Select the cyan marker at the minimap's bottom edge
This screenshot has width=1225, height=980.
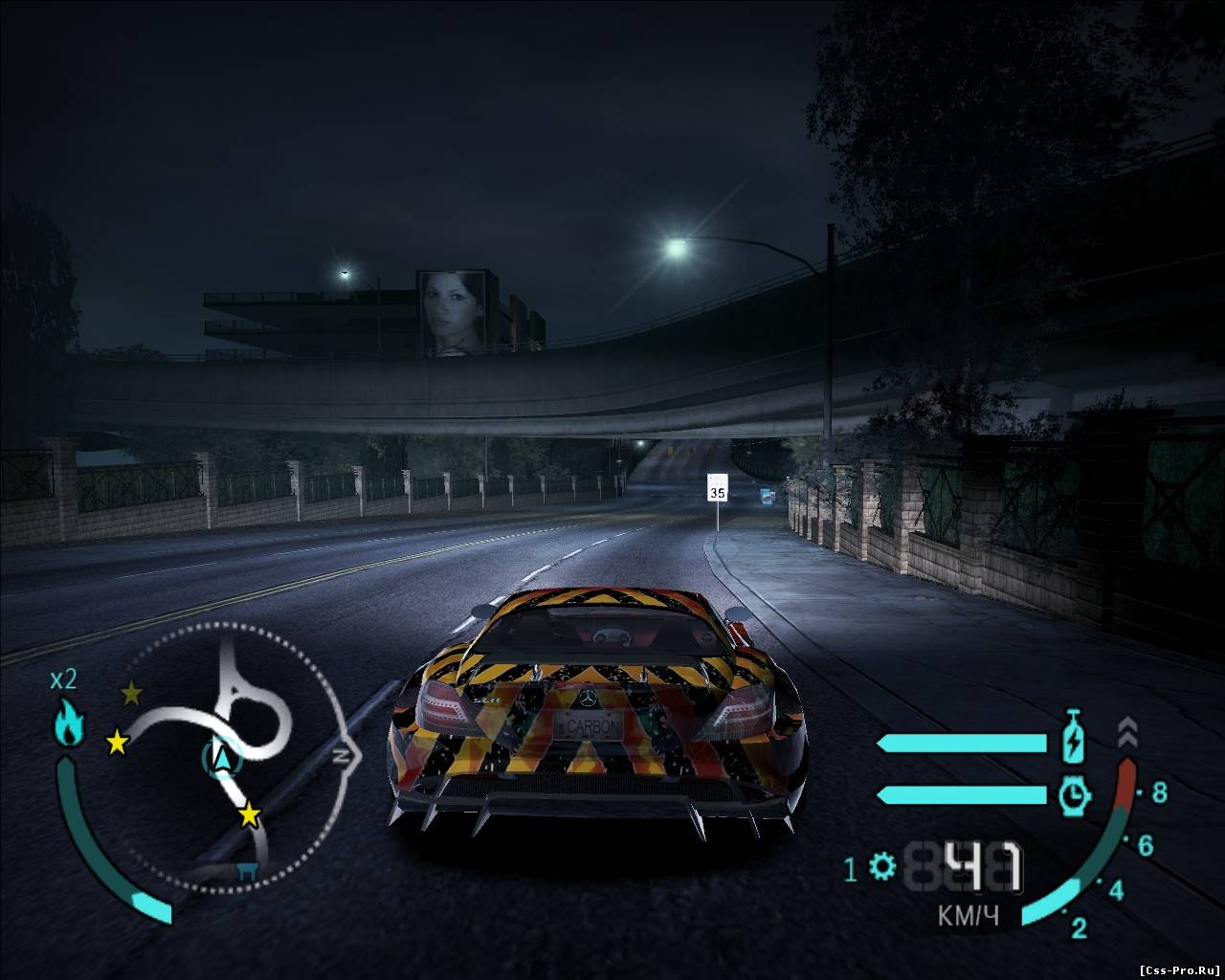point(247,870)
